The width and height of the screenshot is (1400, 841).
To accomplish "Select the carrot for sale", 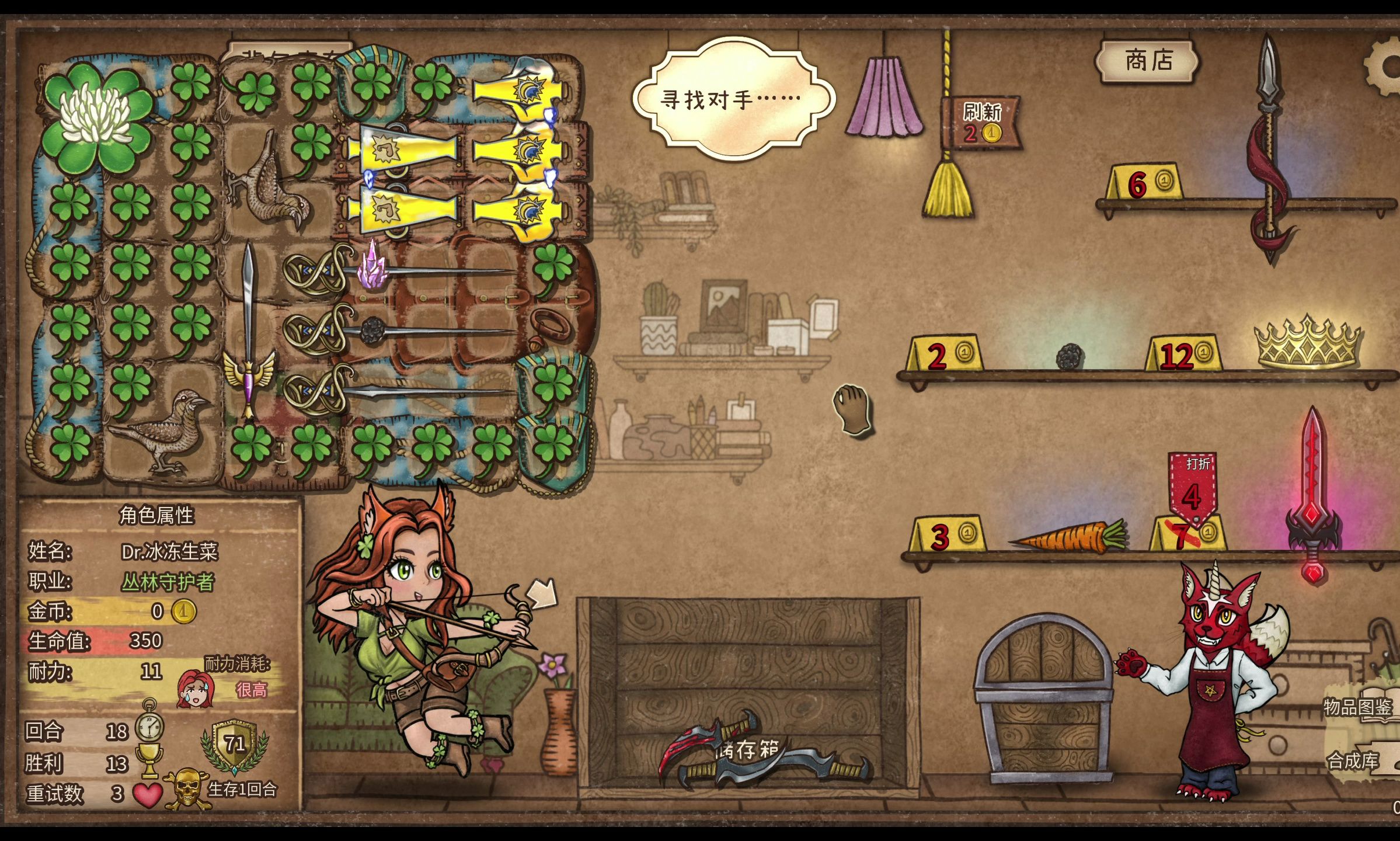I will [1068, 536].
